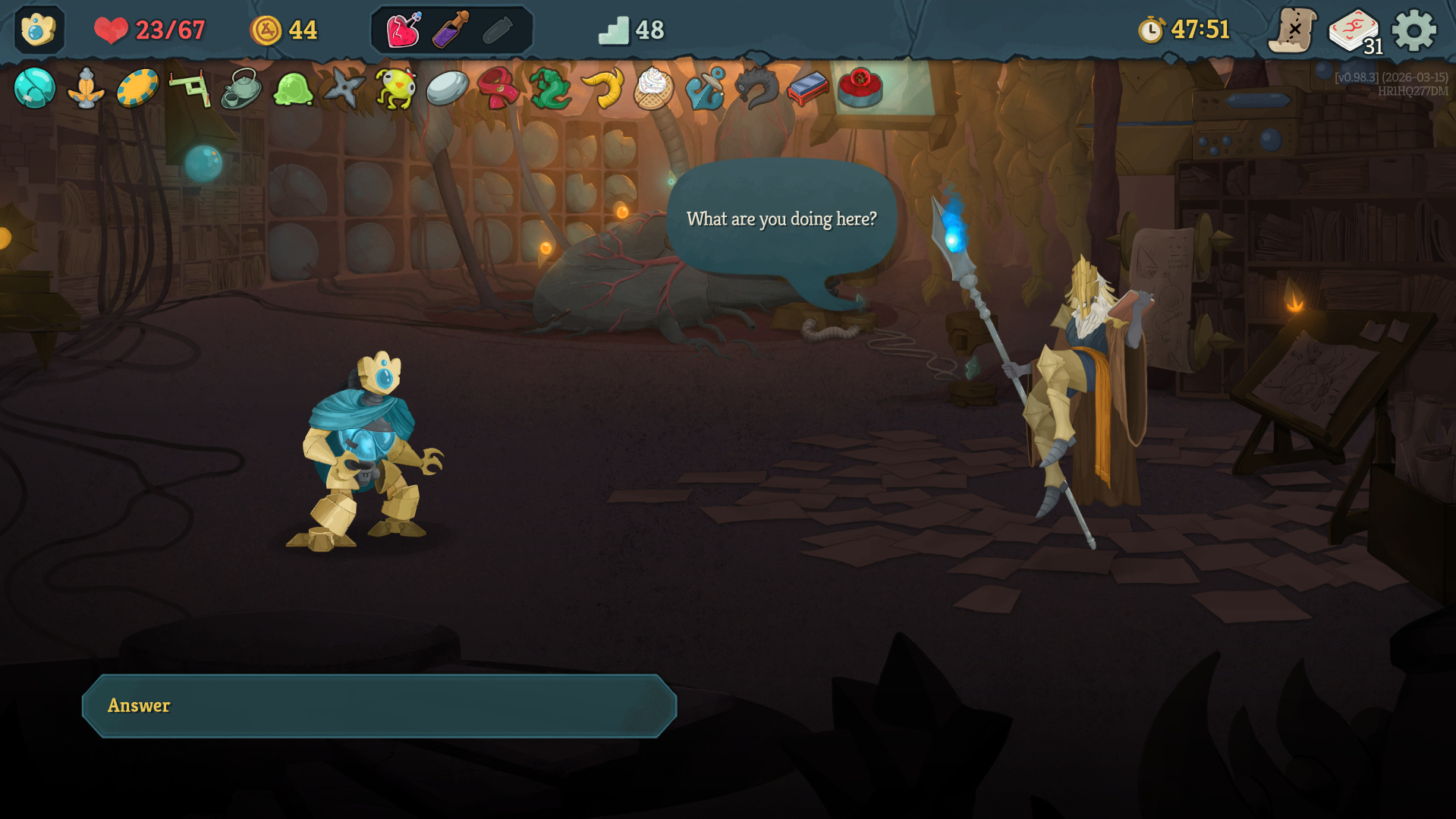Inspect the red scarf relic

(498, 88)
